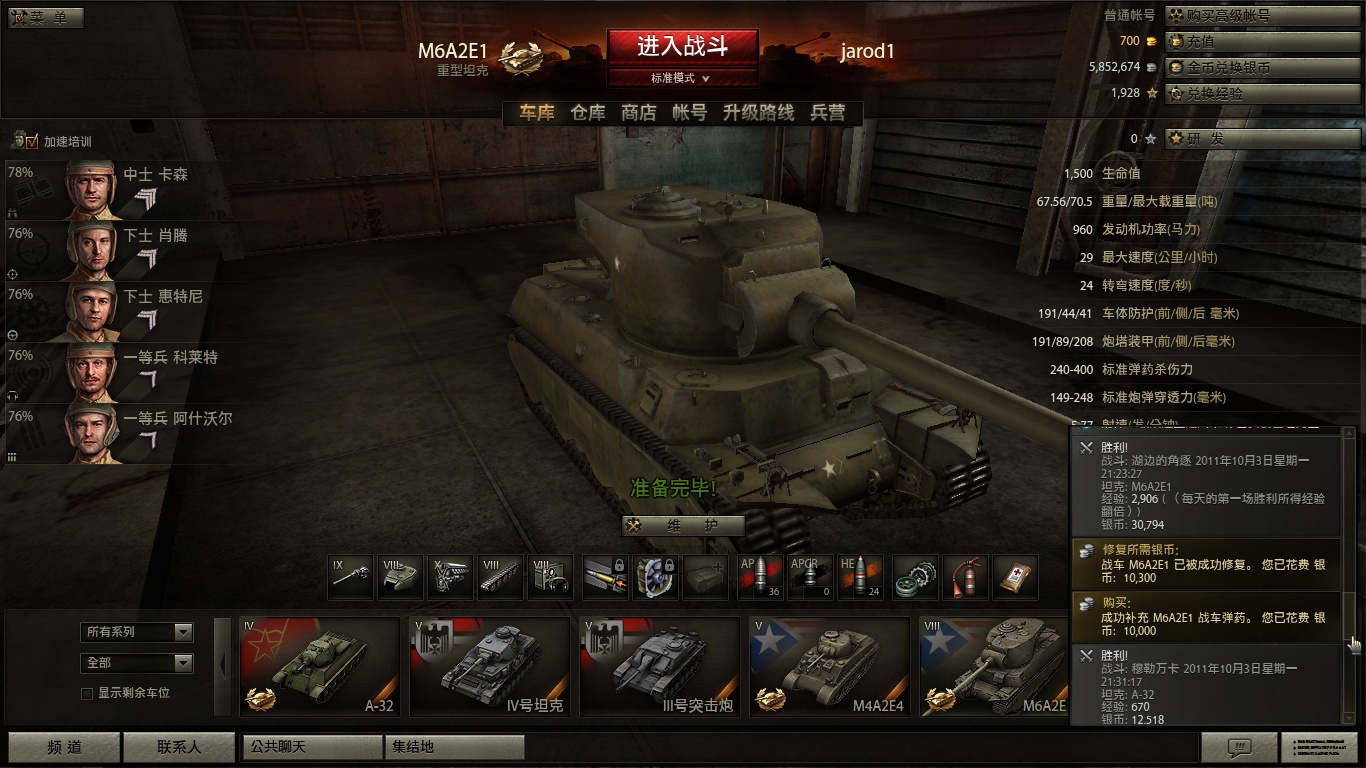
Task: Open the 标准模式 battle mode dropdown
Action: pos(682,78)
